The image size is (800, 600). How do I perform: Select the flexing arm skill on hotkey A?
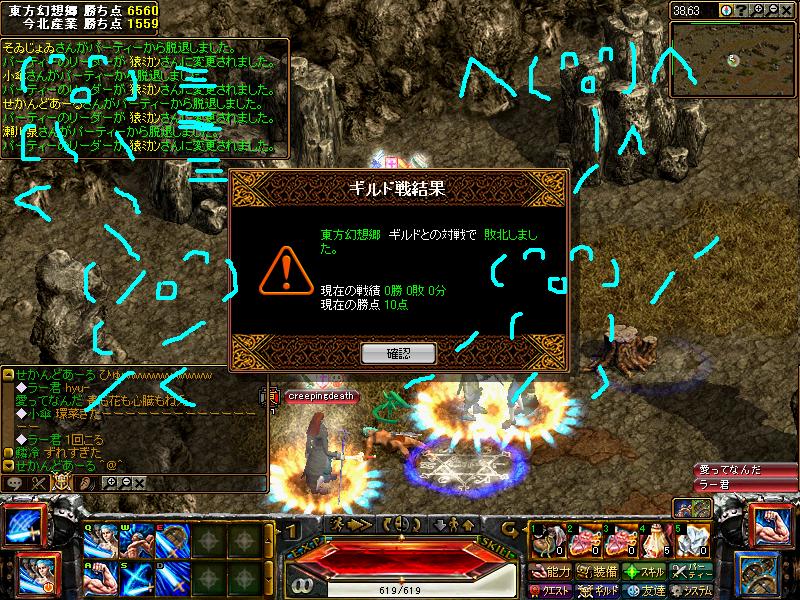tap(100, 578)
